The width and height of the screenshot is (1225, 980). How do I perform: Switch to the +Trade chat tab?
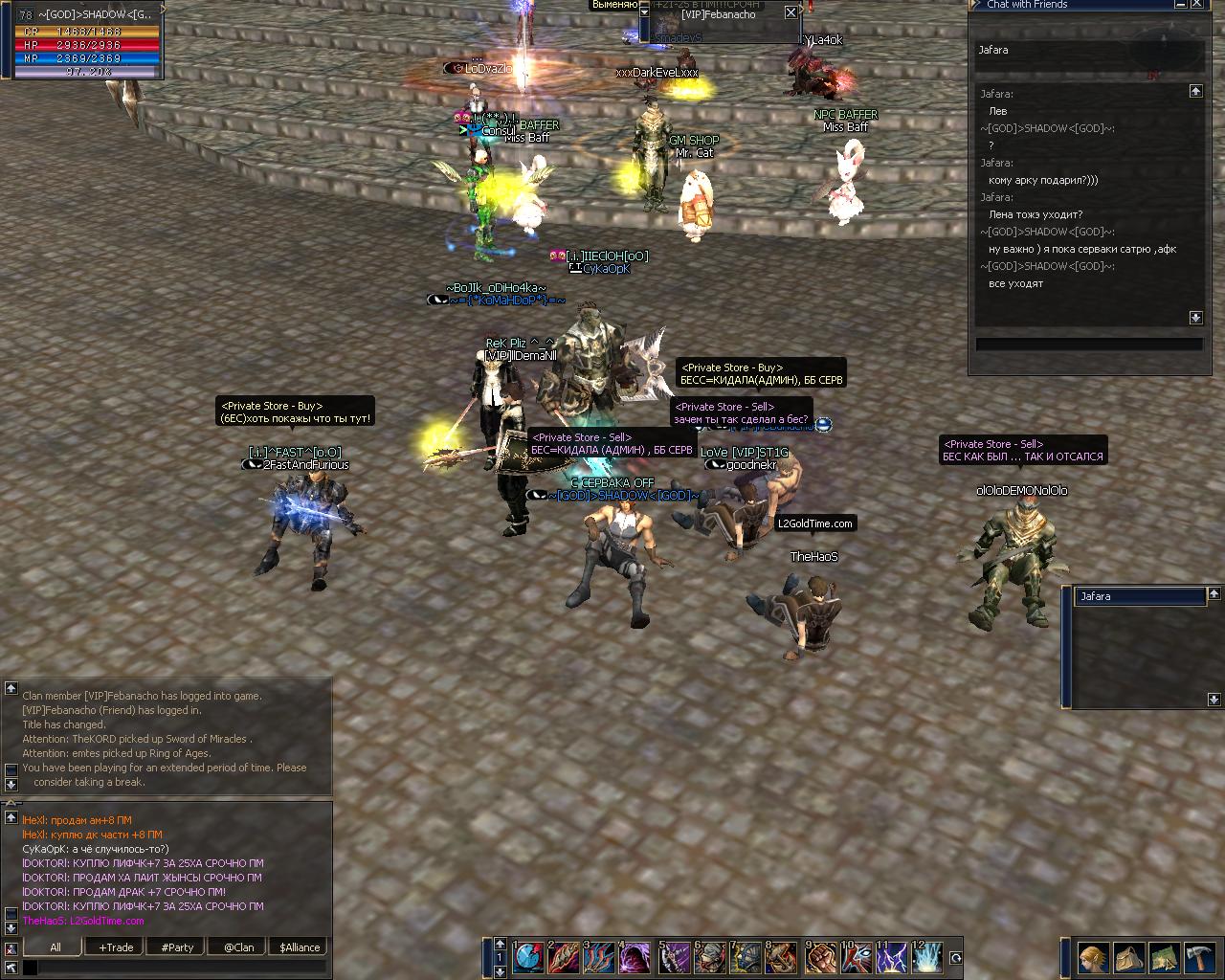116,947
